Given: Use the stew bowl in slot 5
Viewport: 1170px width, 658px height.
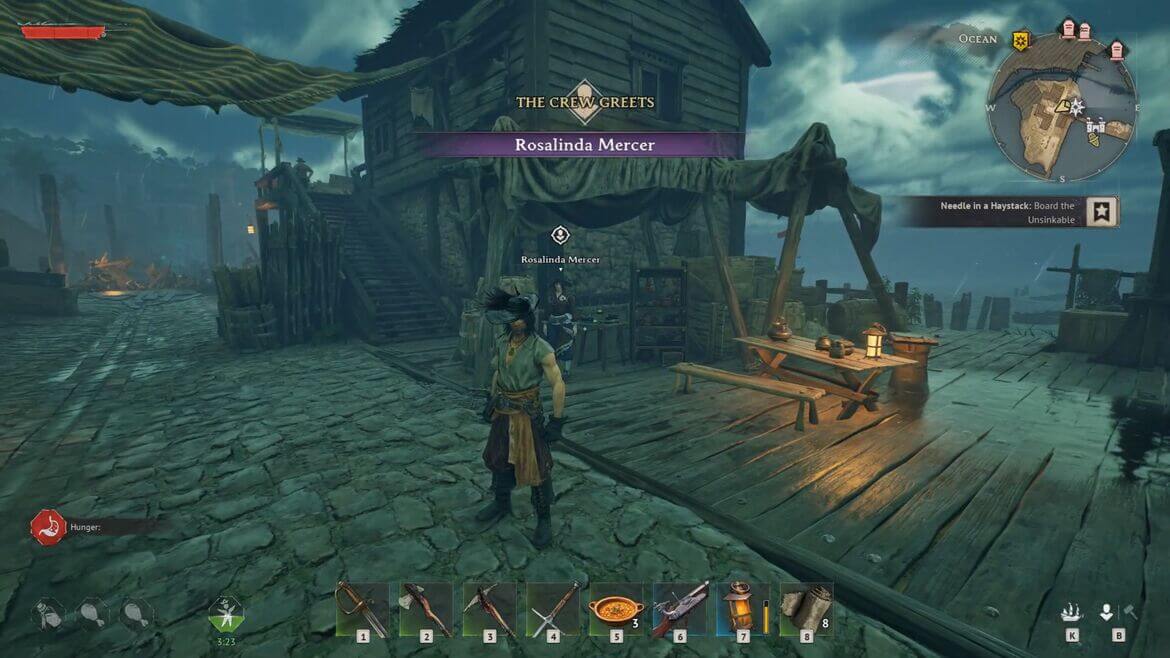Looking at the screenshot, I should (616, 608).
